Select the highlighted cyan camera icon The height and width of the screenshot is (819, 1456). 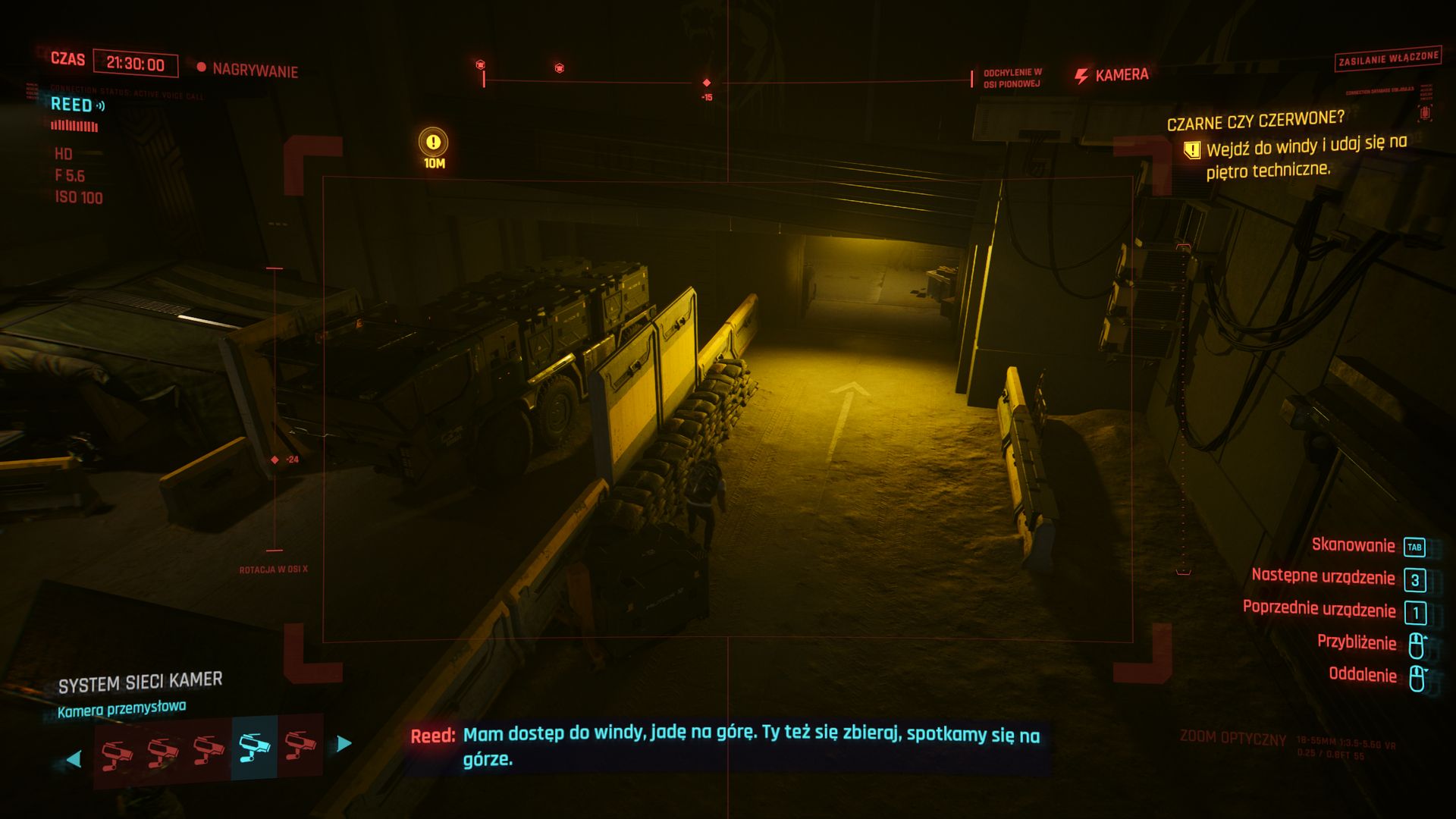tap(254, 747)
